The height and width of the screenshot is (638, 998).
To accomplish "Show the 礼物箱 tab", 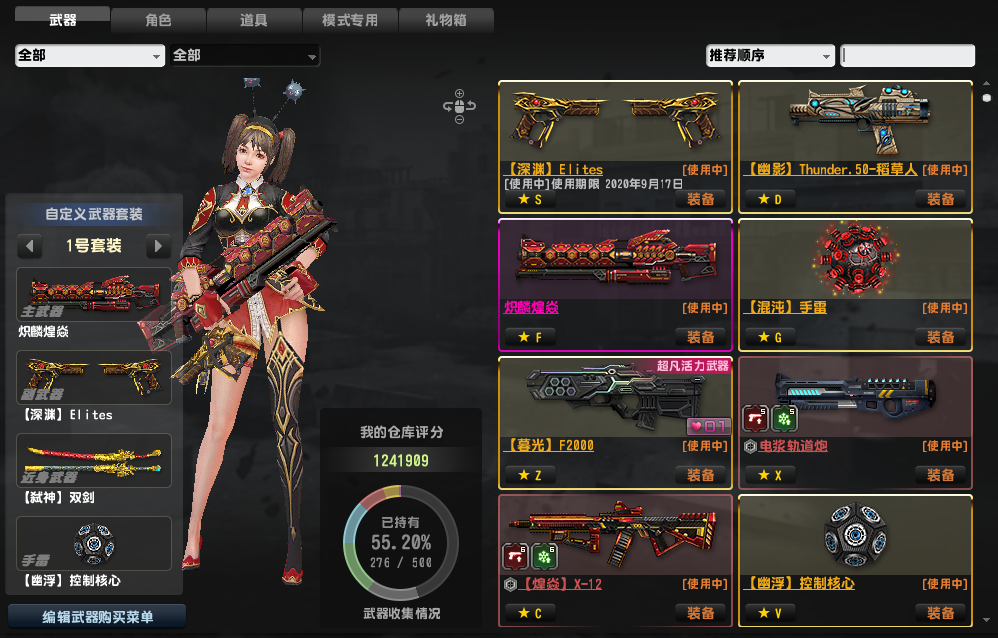I will click(445, 20).
